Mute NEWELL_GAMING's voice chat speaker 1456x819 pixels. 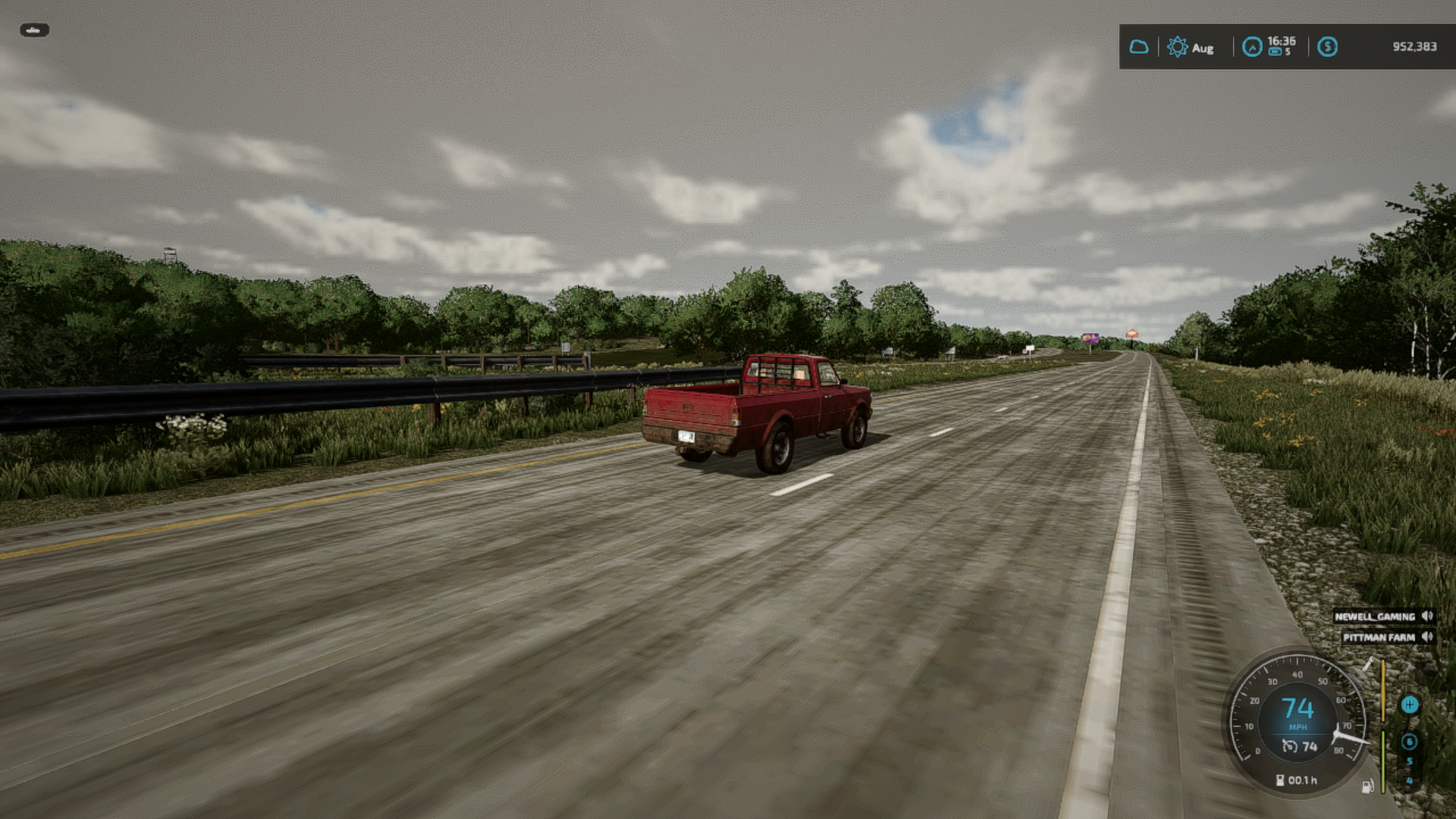(x=1427, y=617)
